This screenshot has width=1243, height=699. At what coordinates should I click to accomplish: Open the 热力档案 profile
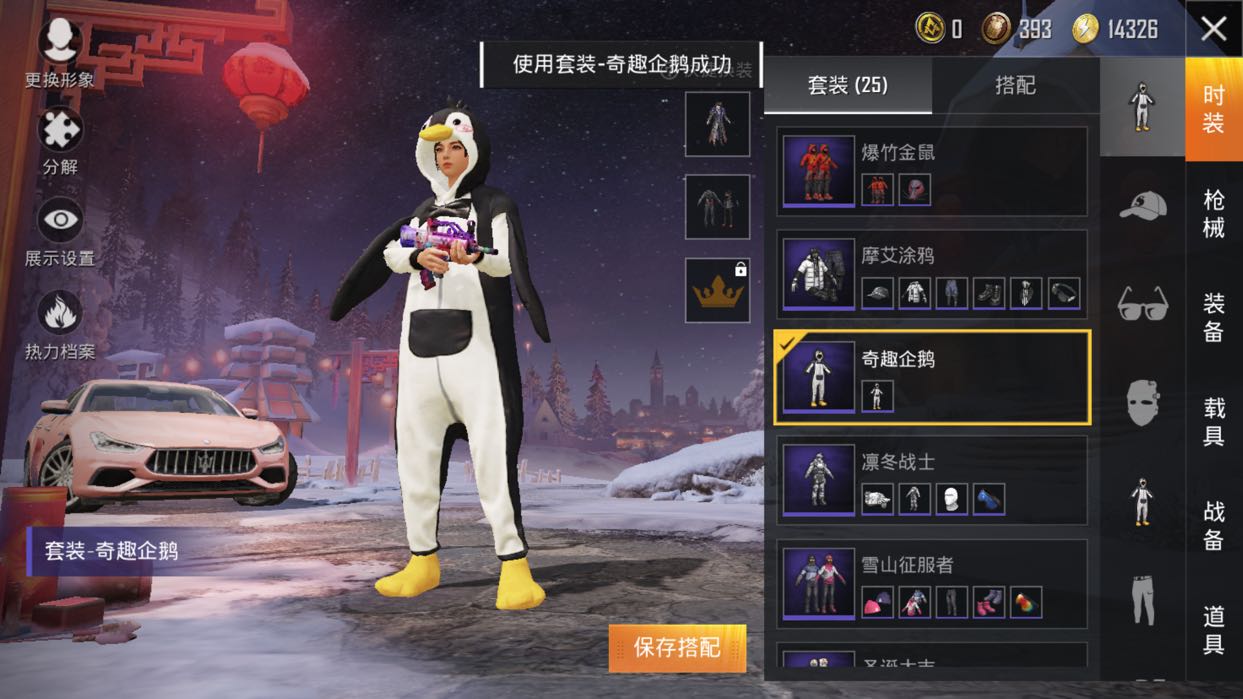pyautogui.click(x=60, y=318)
